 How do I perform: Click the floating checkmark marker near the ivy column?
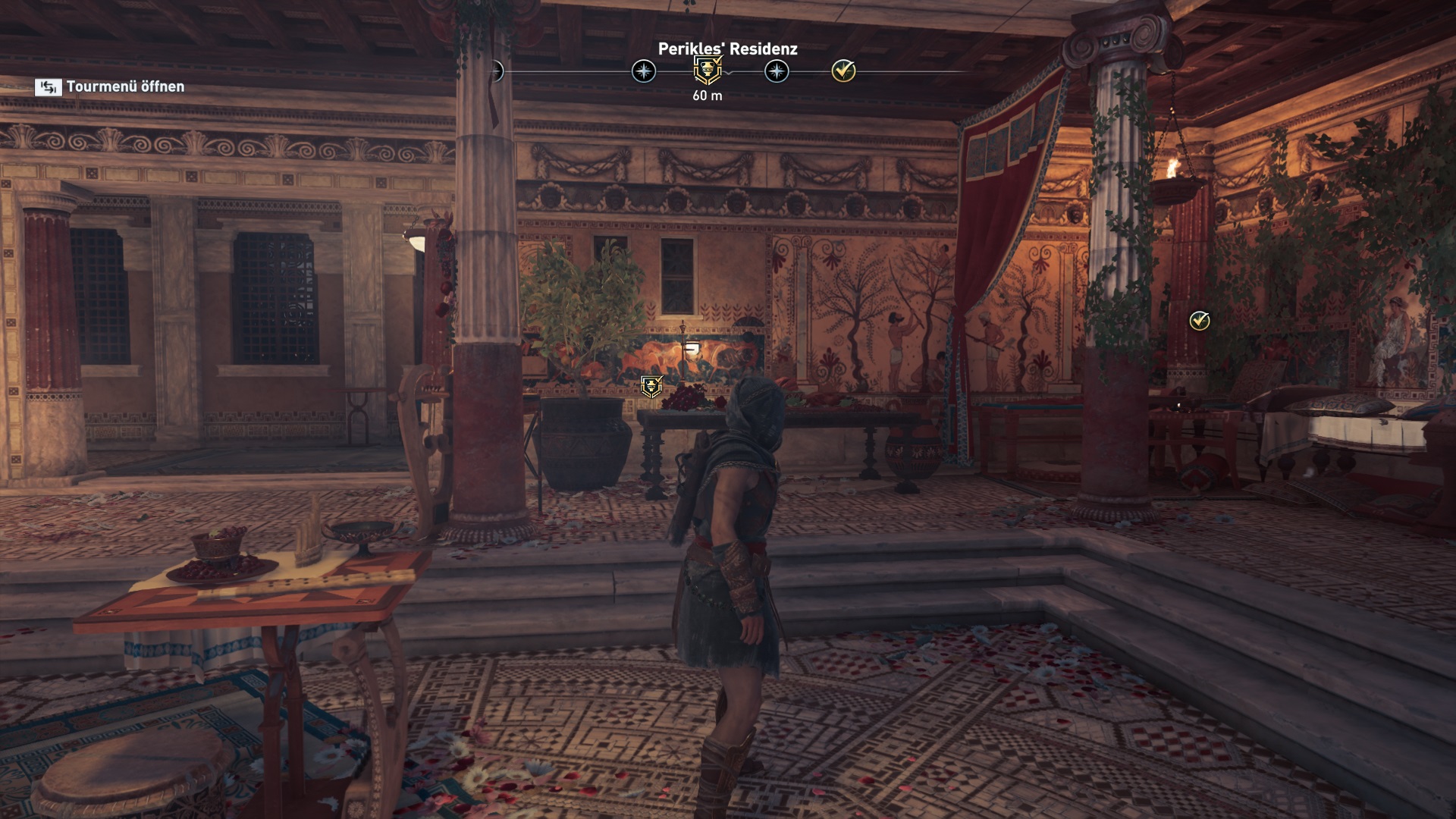pos(1199,321)
